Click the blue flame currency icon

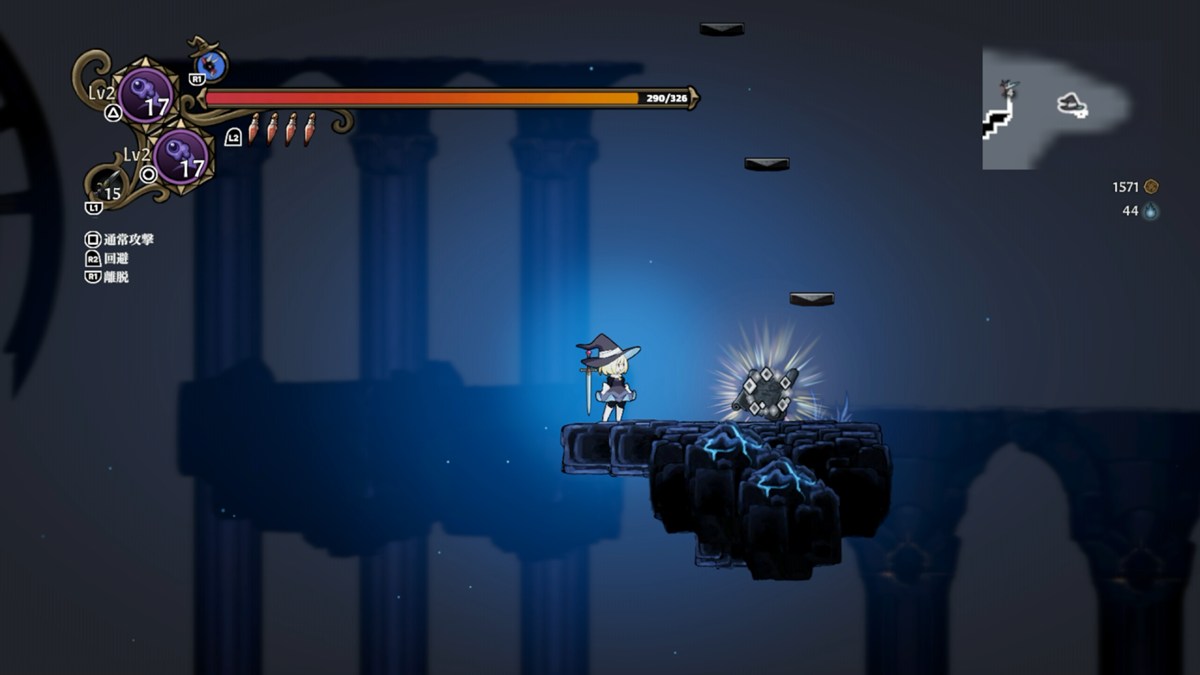point(1151,211)
